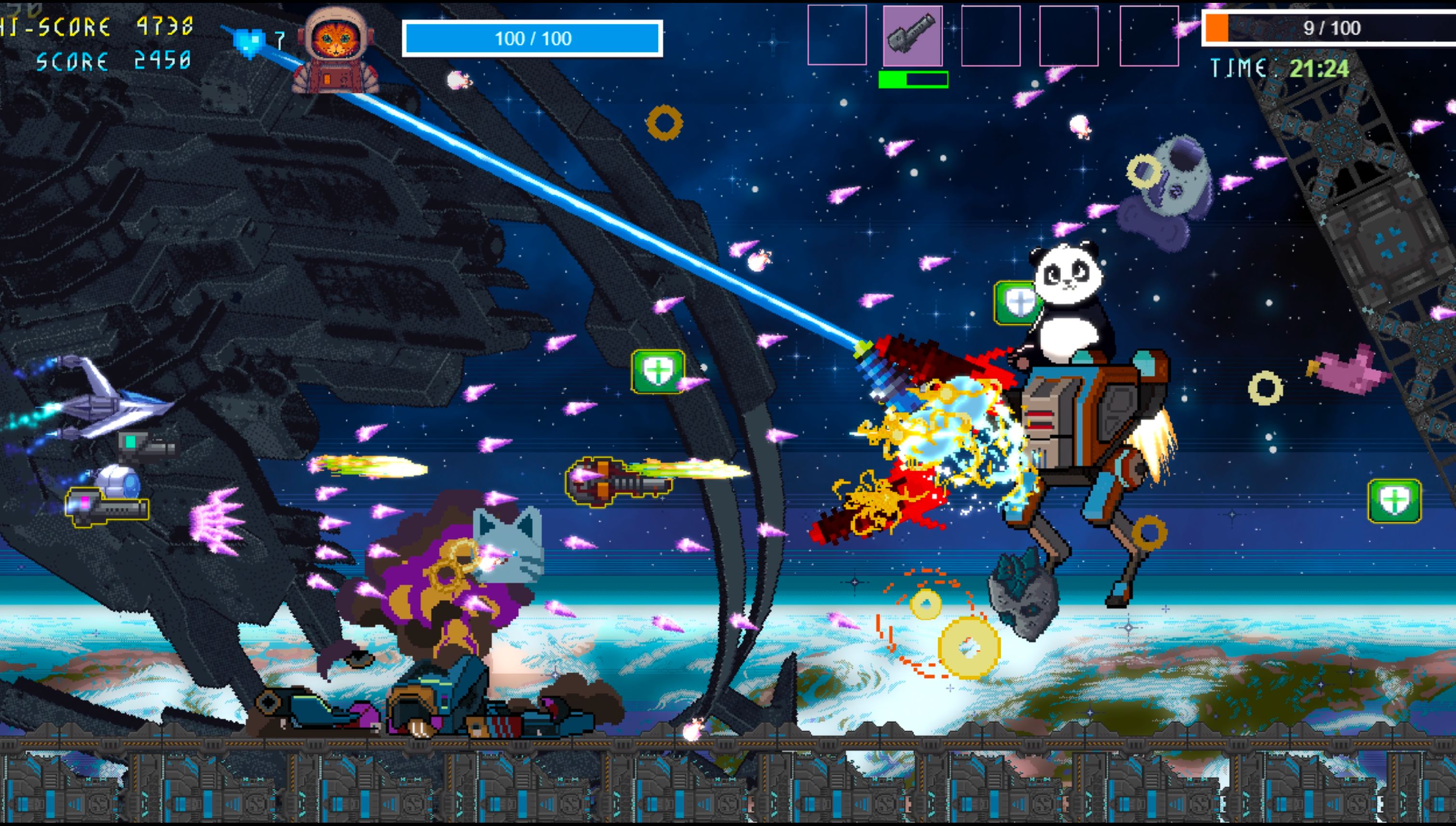Select the equipped gun weapon slot
The height and width of the screenshot is (826, 1456).
[913, 36]
